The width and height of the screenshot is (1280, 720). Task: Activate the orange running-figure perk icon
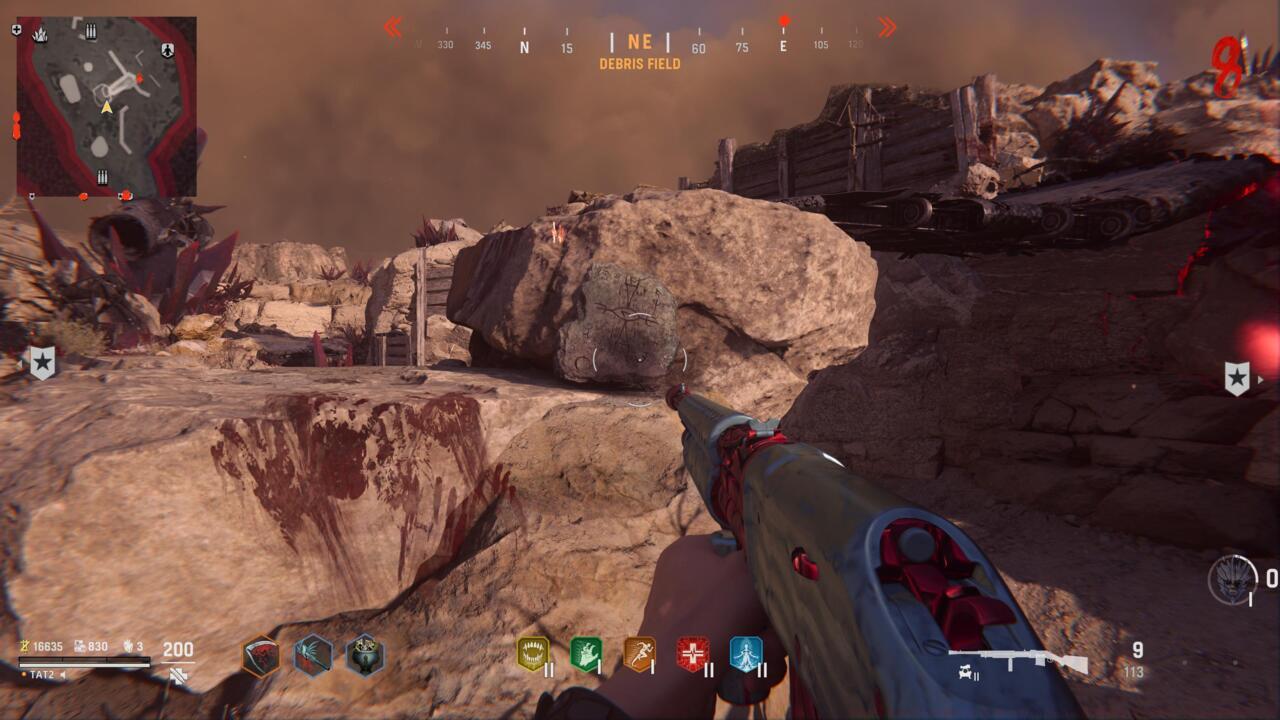click(639, 654)
